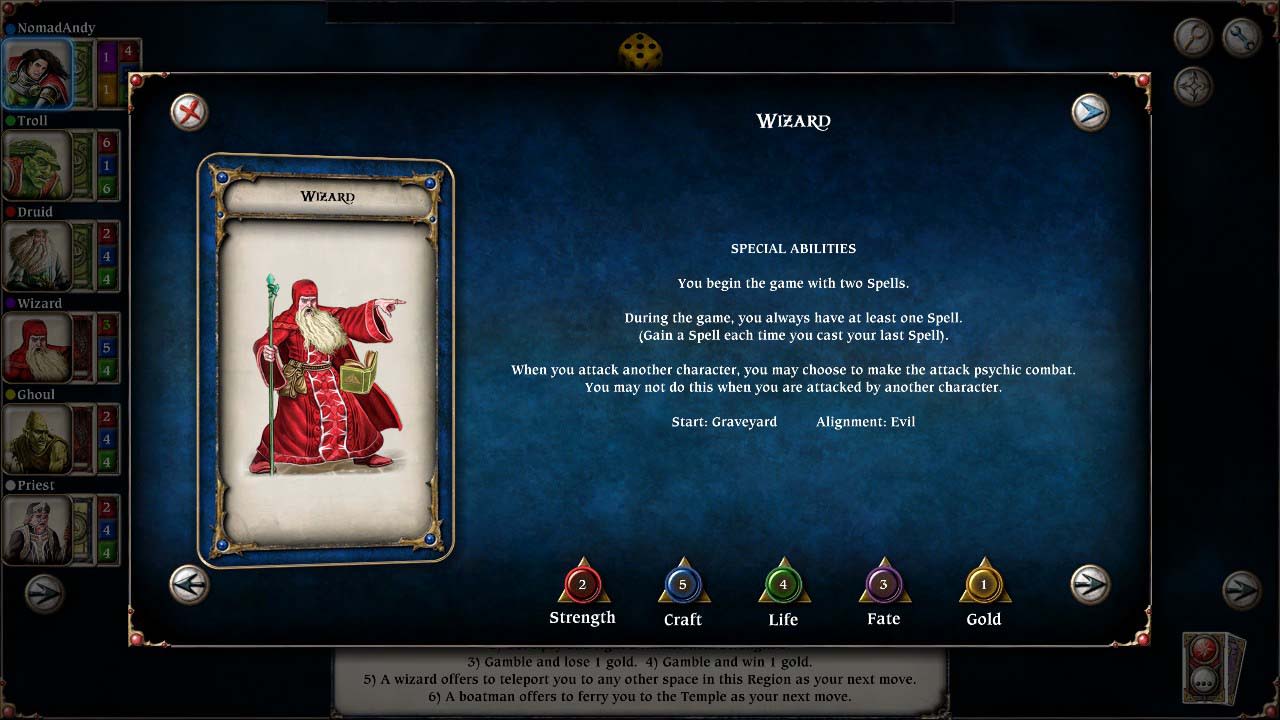Select the Troll character portrait
The height and width of the screenshot is (720, 1280).
pos(35,163)
